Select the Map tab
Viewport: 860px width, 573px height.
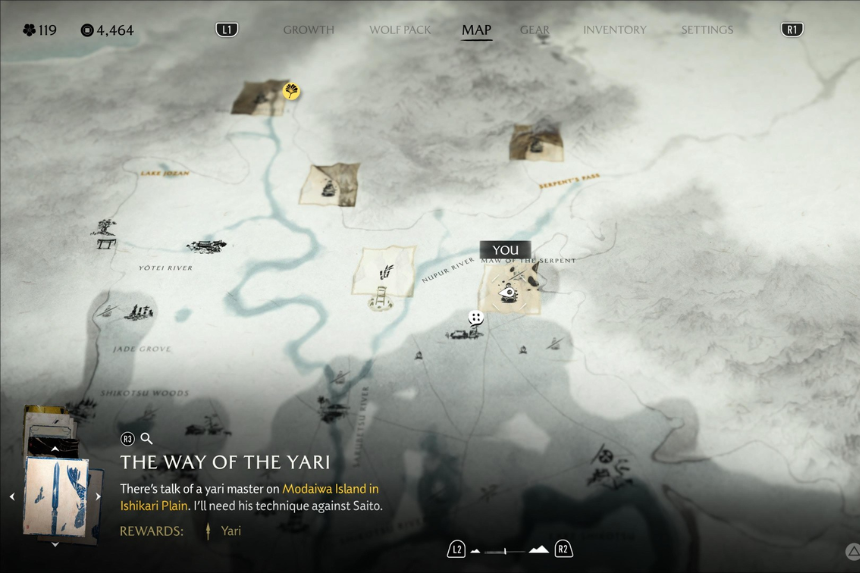[476, 30]
